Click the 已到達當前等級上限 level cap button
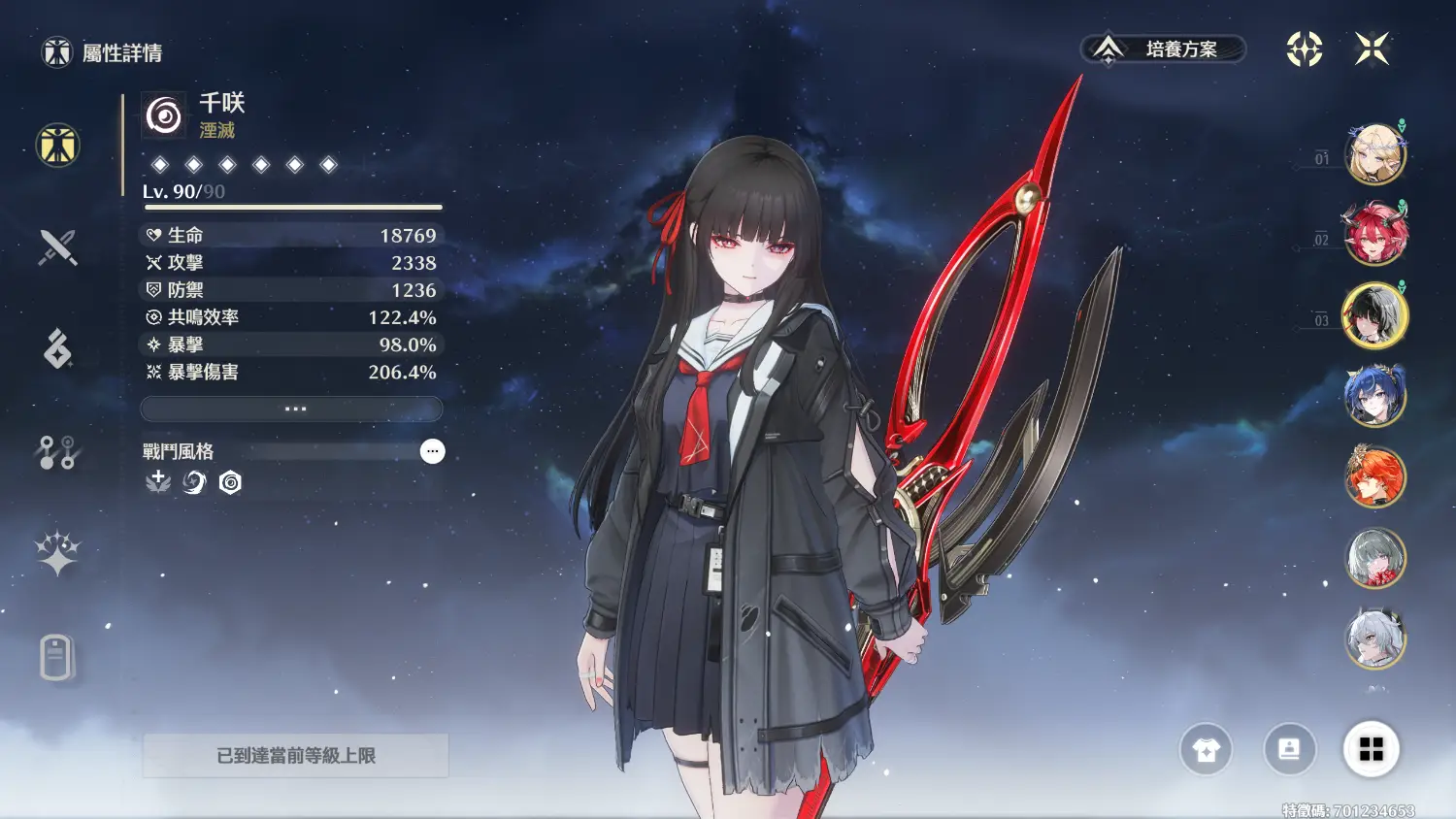The width and height of the screenshot is (1456, 819). [295, 755]
